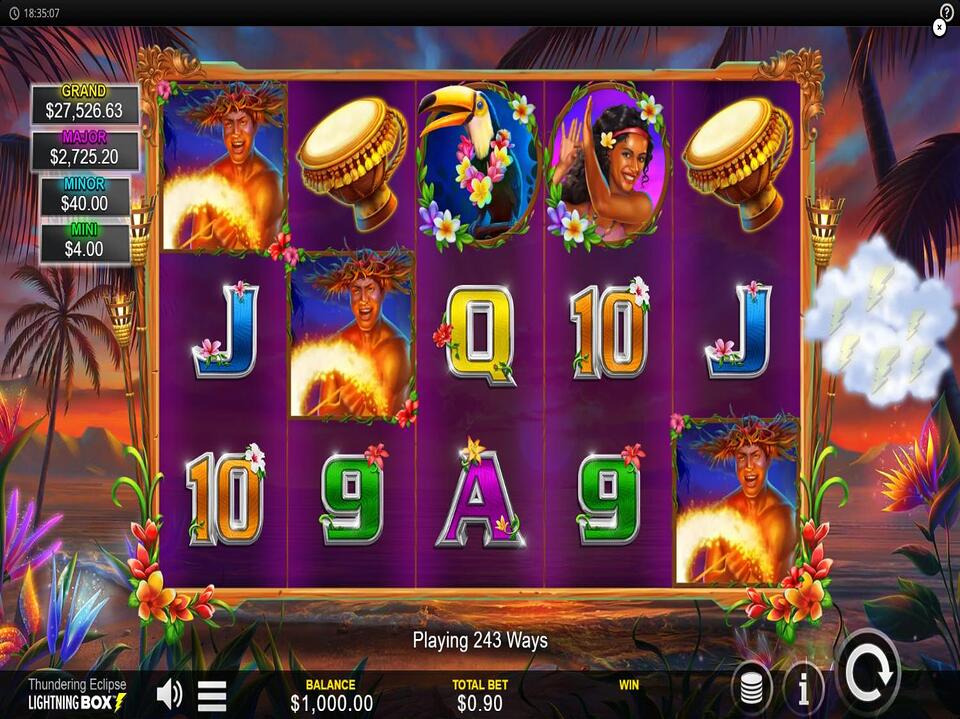Open the hamburger menu
960x719 pixels.
pyautogui.click(x=212, y=694)
